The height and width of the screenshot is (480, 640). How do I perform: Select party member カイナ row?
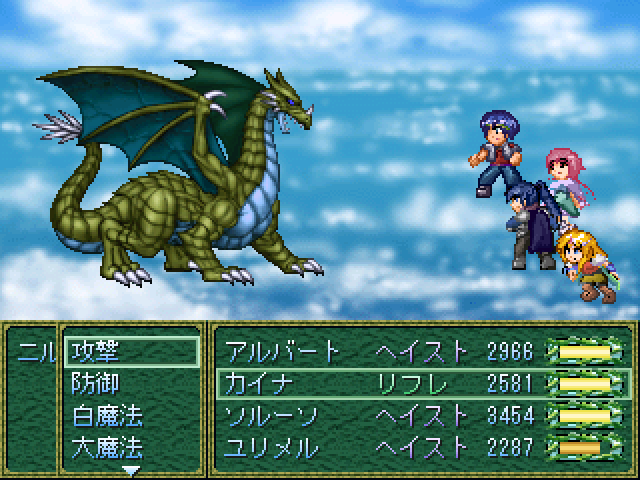pyautogui.click(x=420, y=383)
